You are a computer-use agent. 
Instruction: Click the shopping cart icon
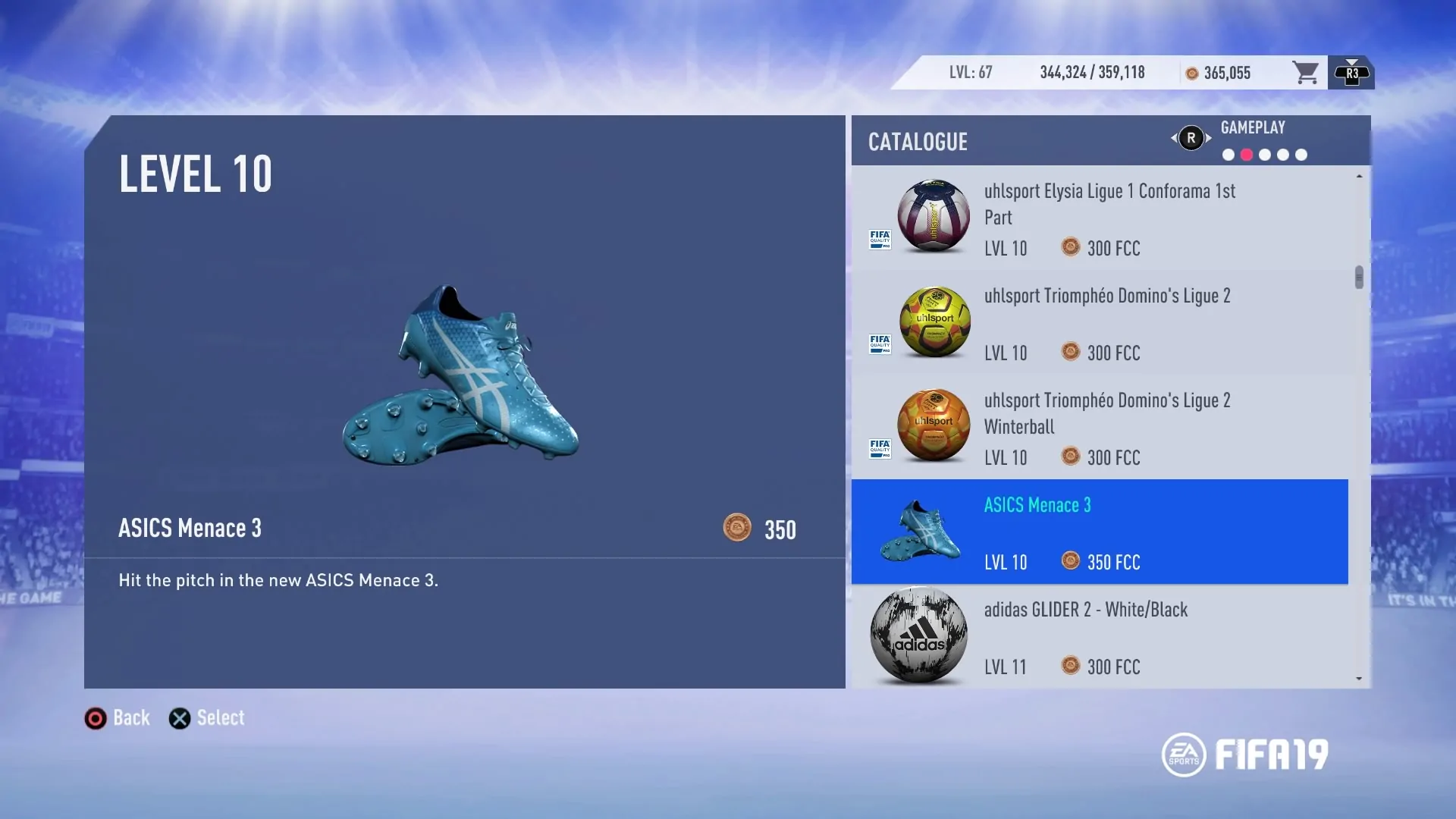1306,72
